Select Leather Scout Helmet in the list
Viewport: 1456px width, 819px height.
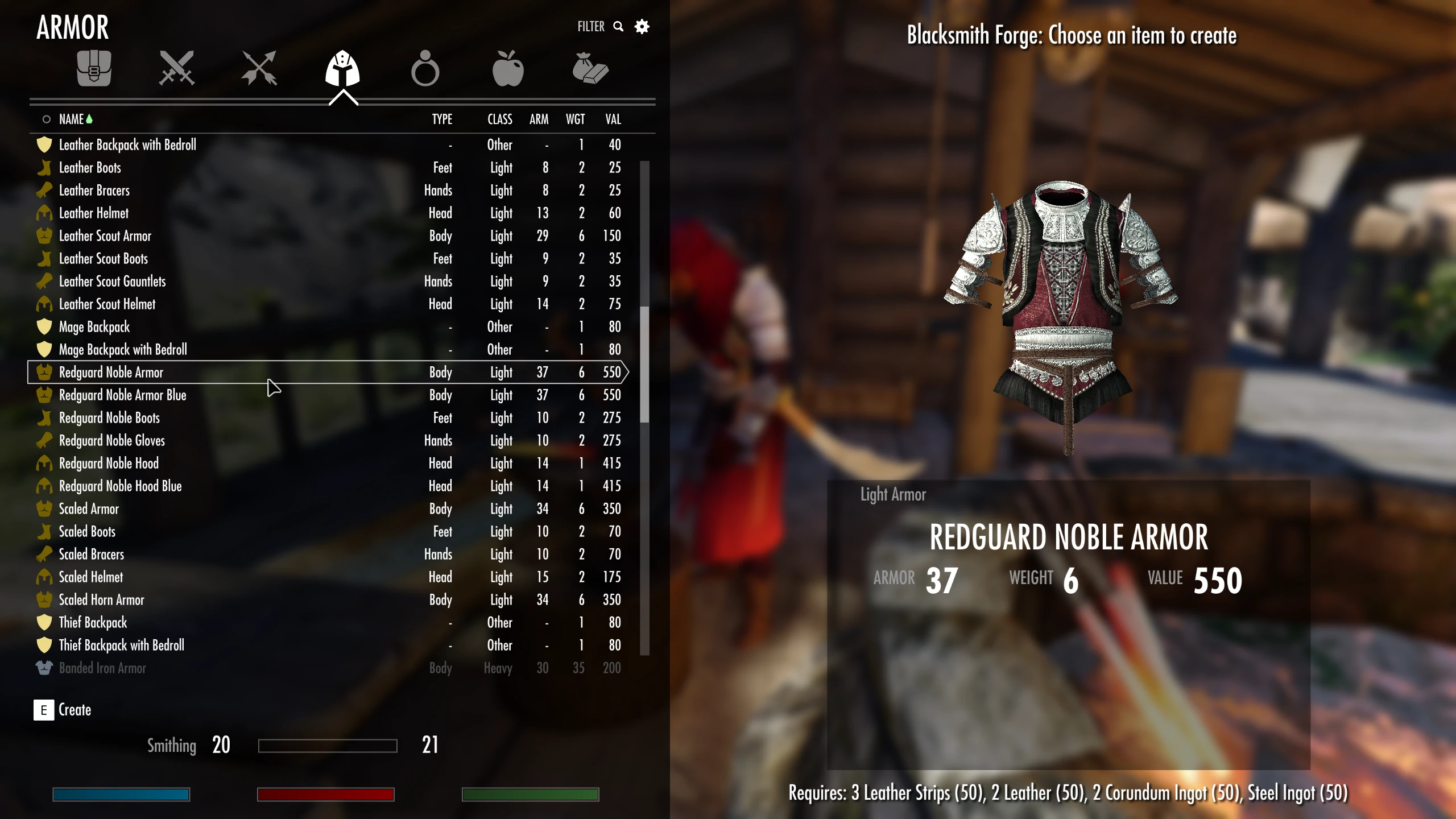pos(107,304)
